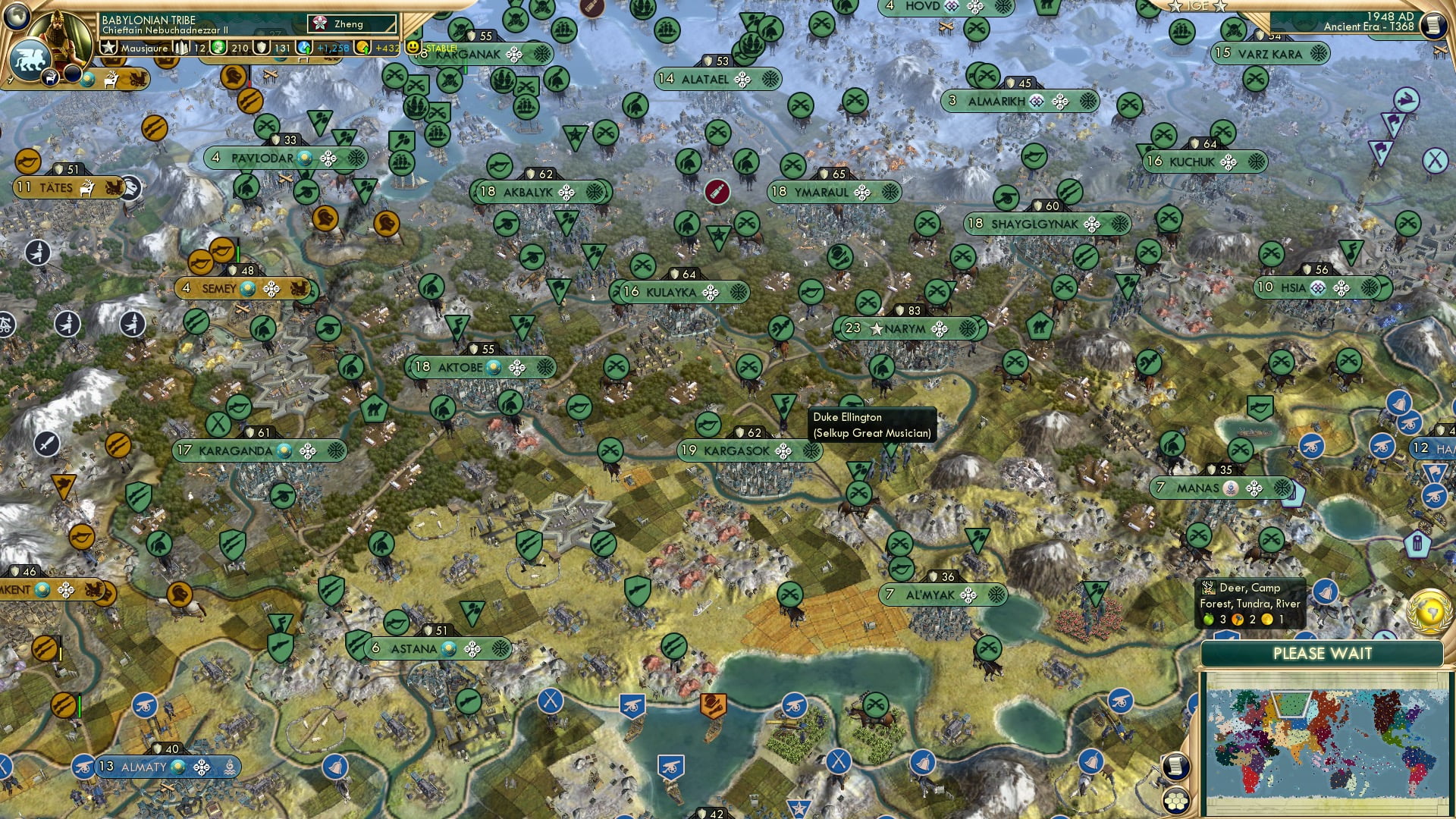
Task: Open the IGE in-game editor
Action: 1198,6
